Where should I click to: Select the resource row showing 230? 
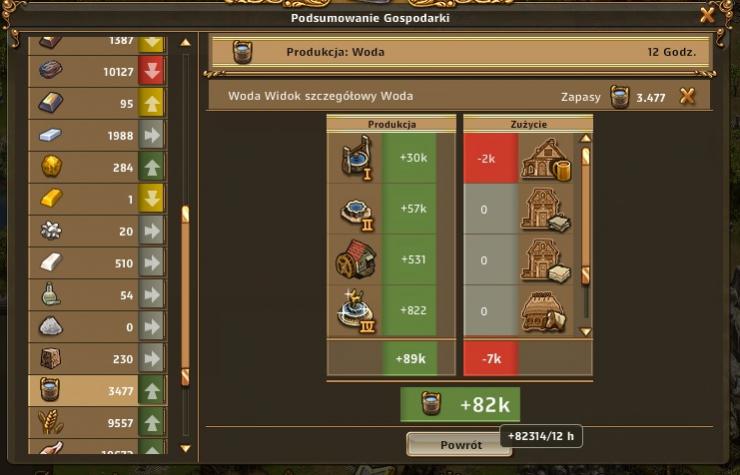pos(97,357)
